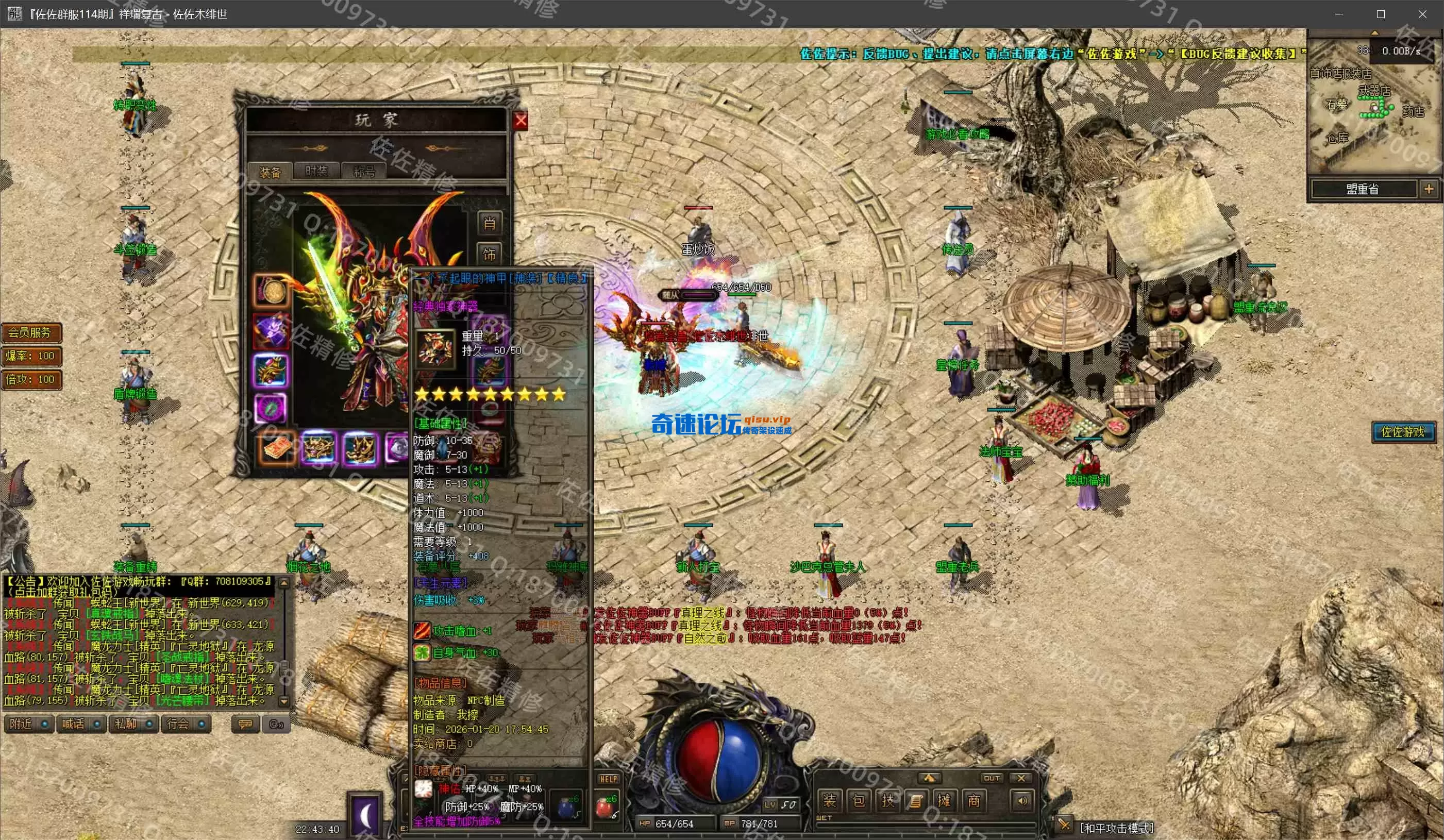Click the 肖 zodiac button

(490, 223)
